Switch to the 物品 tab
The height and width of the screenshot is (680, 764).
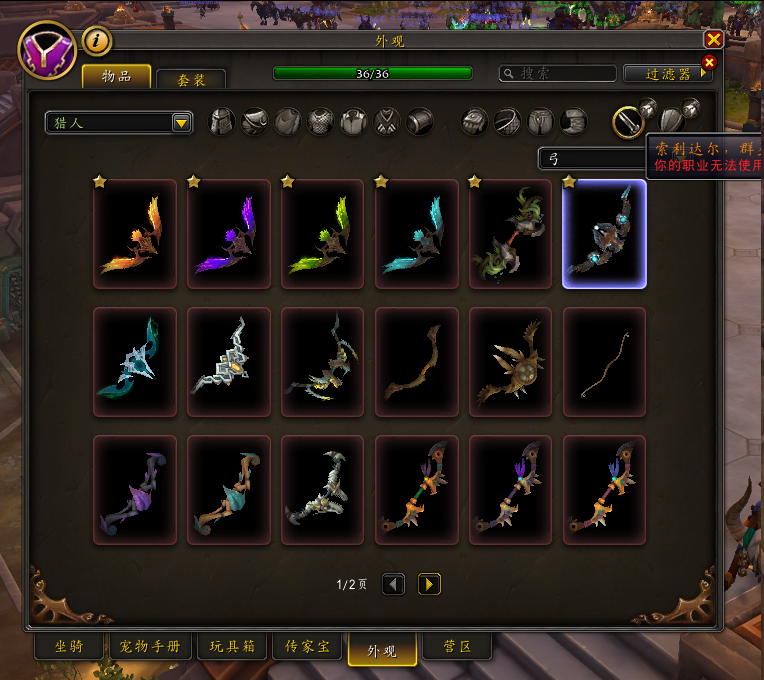click(x=116, y=77)
